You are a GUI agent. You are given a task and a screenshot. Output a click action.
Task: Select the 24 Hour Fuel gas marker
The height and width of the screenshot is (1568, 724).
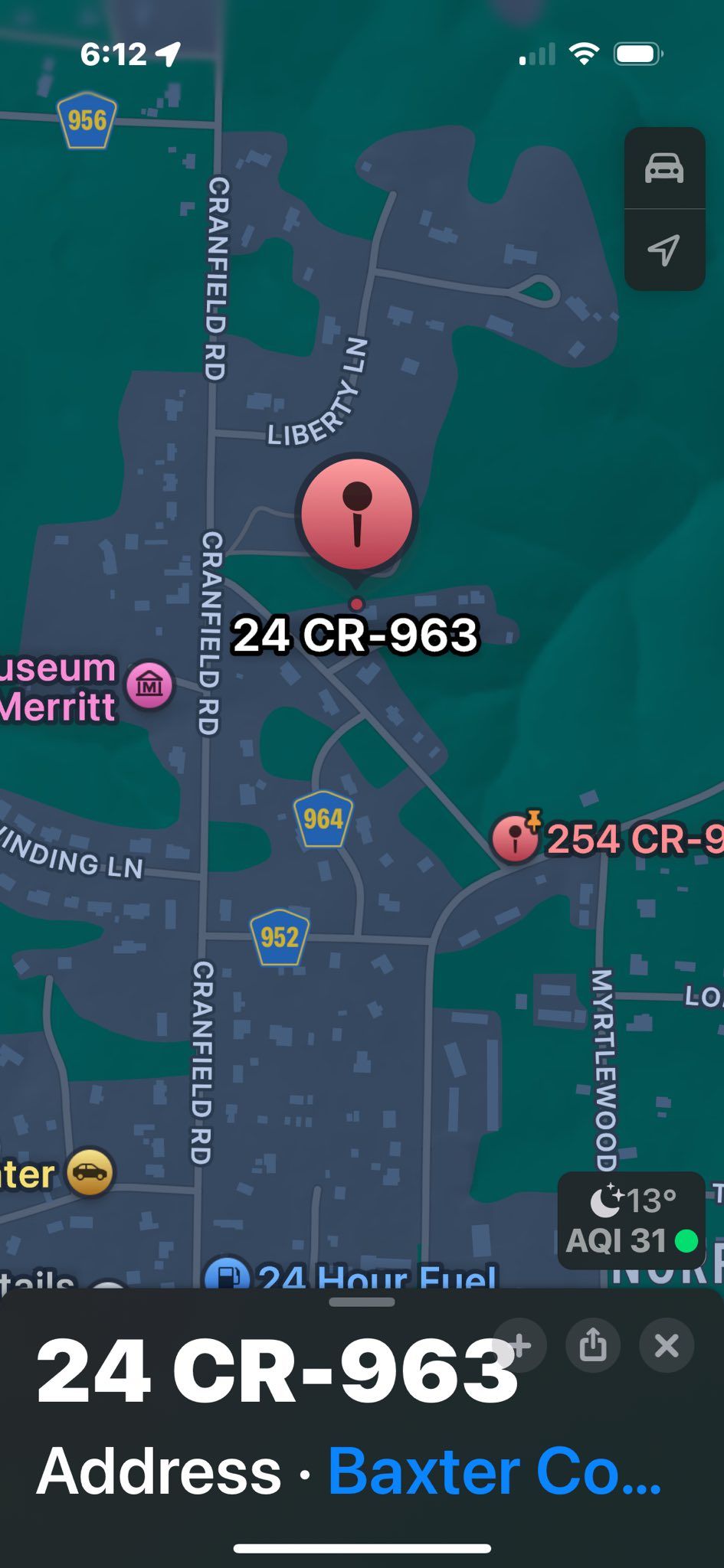pyautogui.click(x=227, y=1275)
